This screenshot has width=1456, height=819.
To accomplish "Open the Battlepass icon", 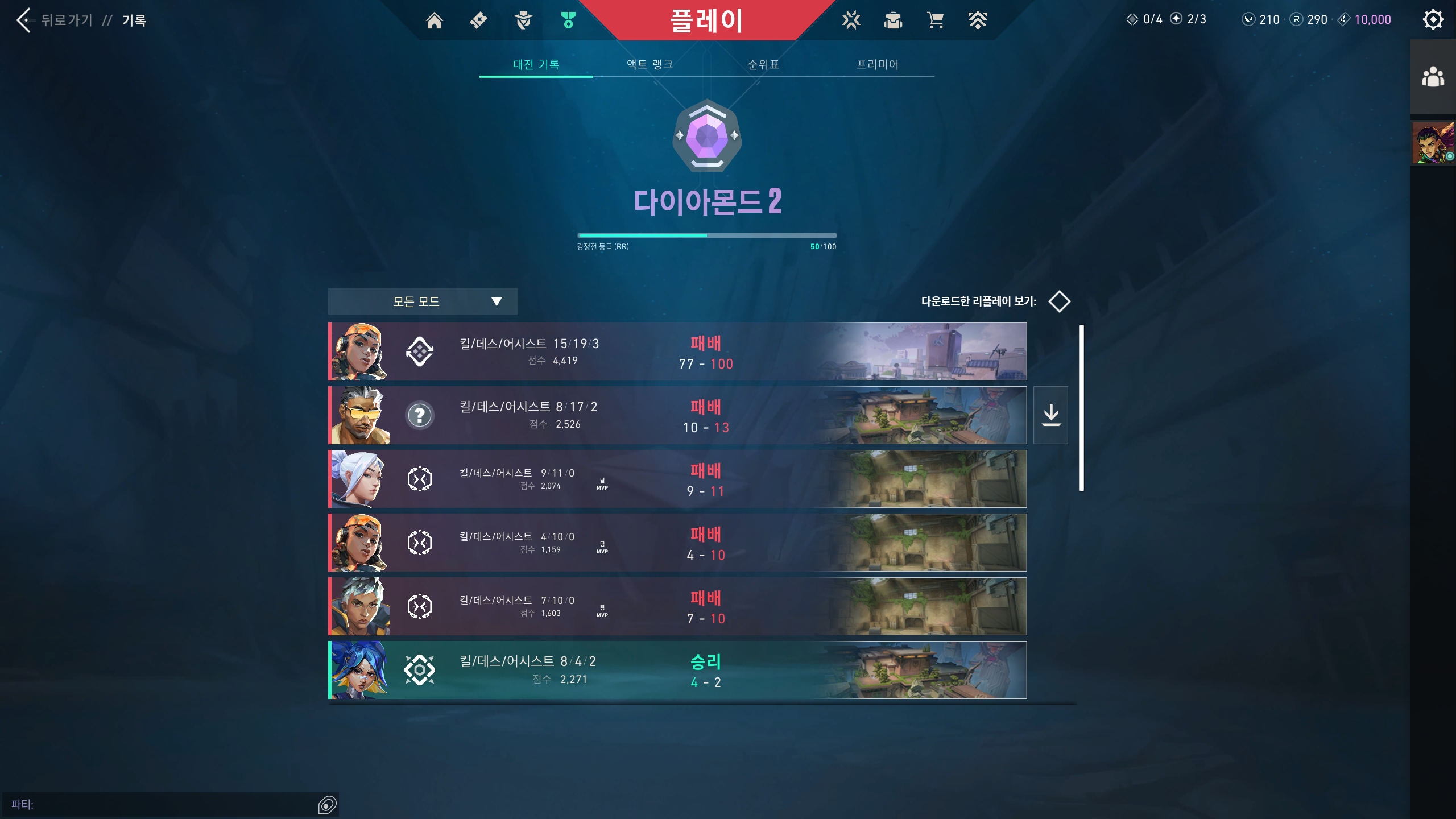I will point(479,20).
